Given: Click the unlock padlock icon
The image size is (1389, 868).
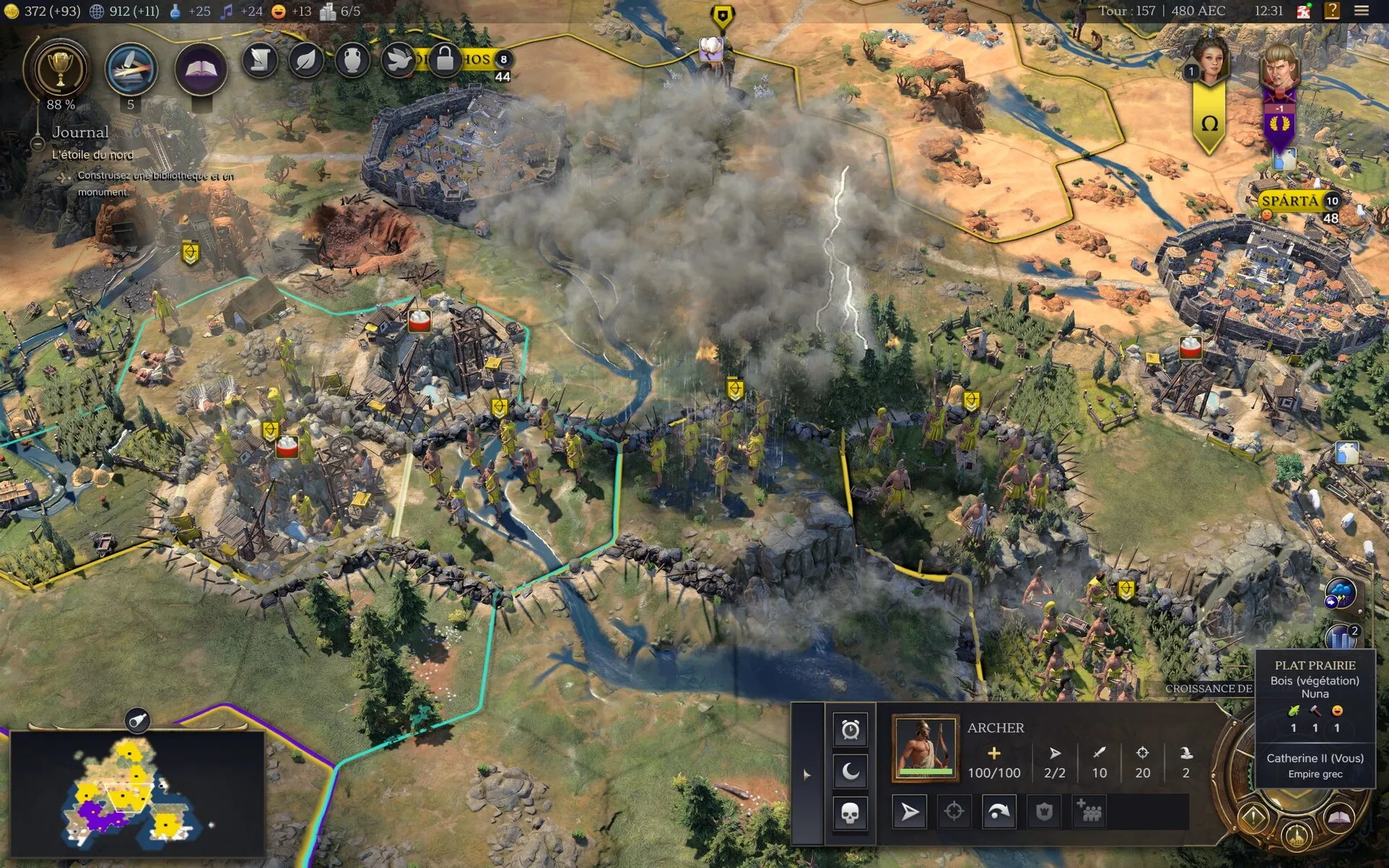Looking at the screenshot, I should point(445,59).
